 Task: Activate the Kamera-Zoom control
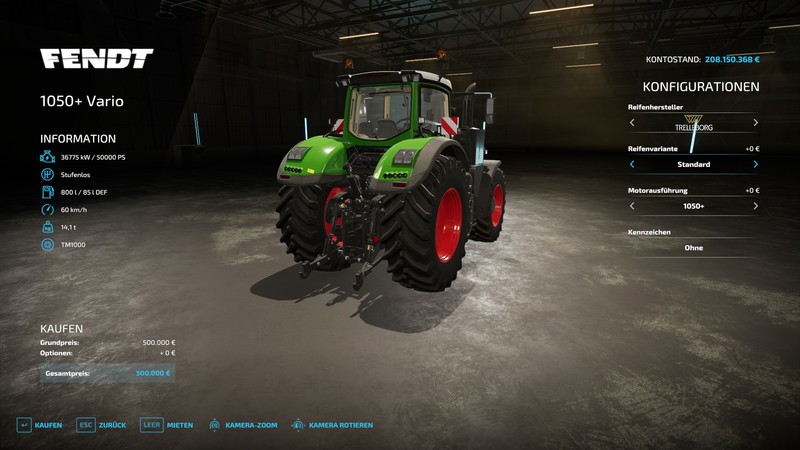(242, 425)
